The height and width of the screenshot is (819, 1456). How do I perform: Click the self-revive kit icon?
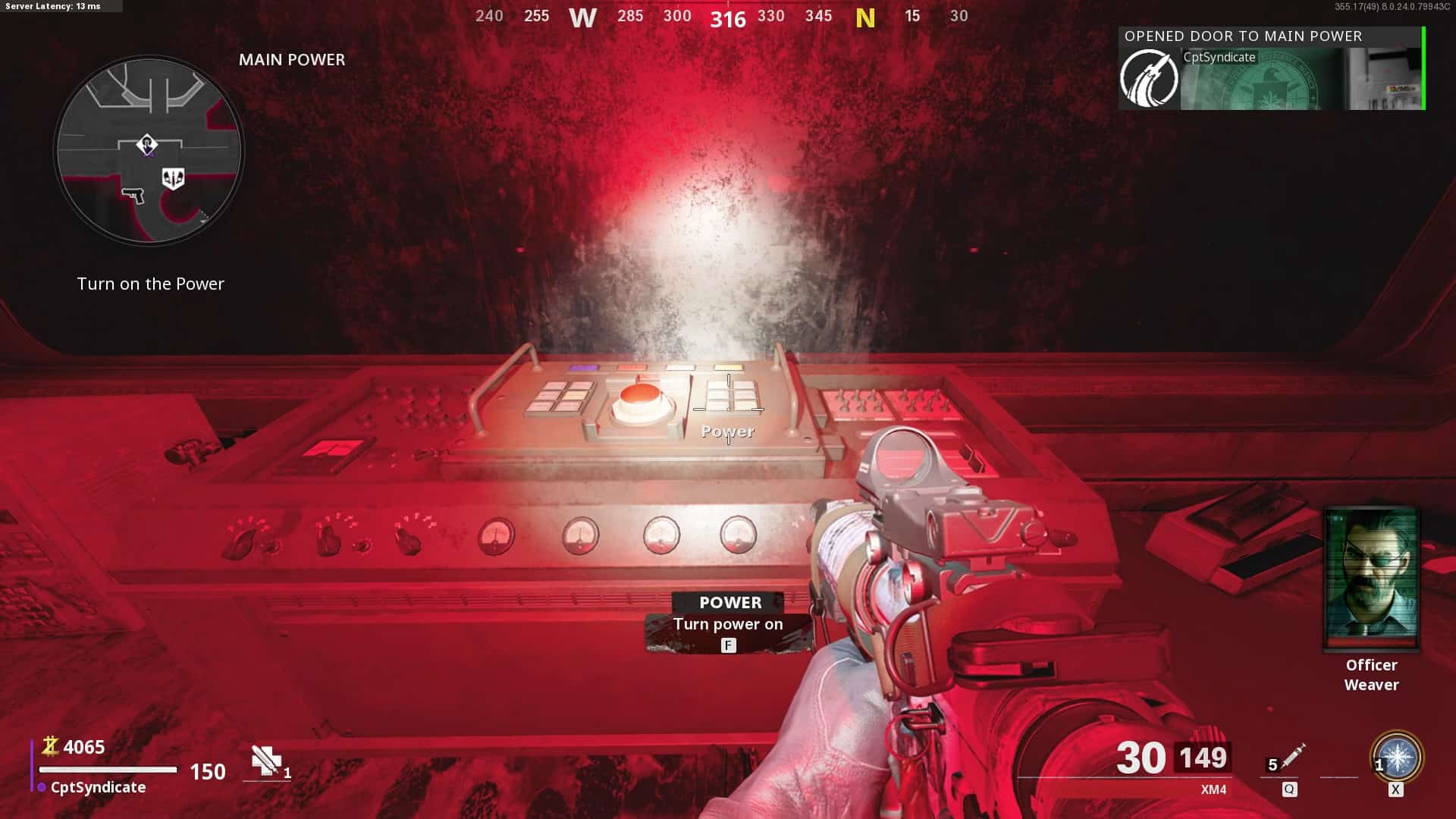(x=266, y=760)
